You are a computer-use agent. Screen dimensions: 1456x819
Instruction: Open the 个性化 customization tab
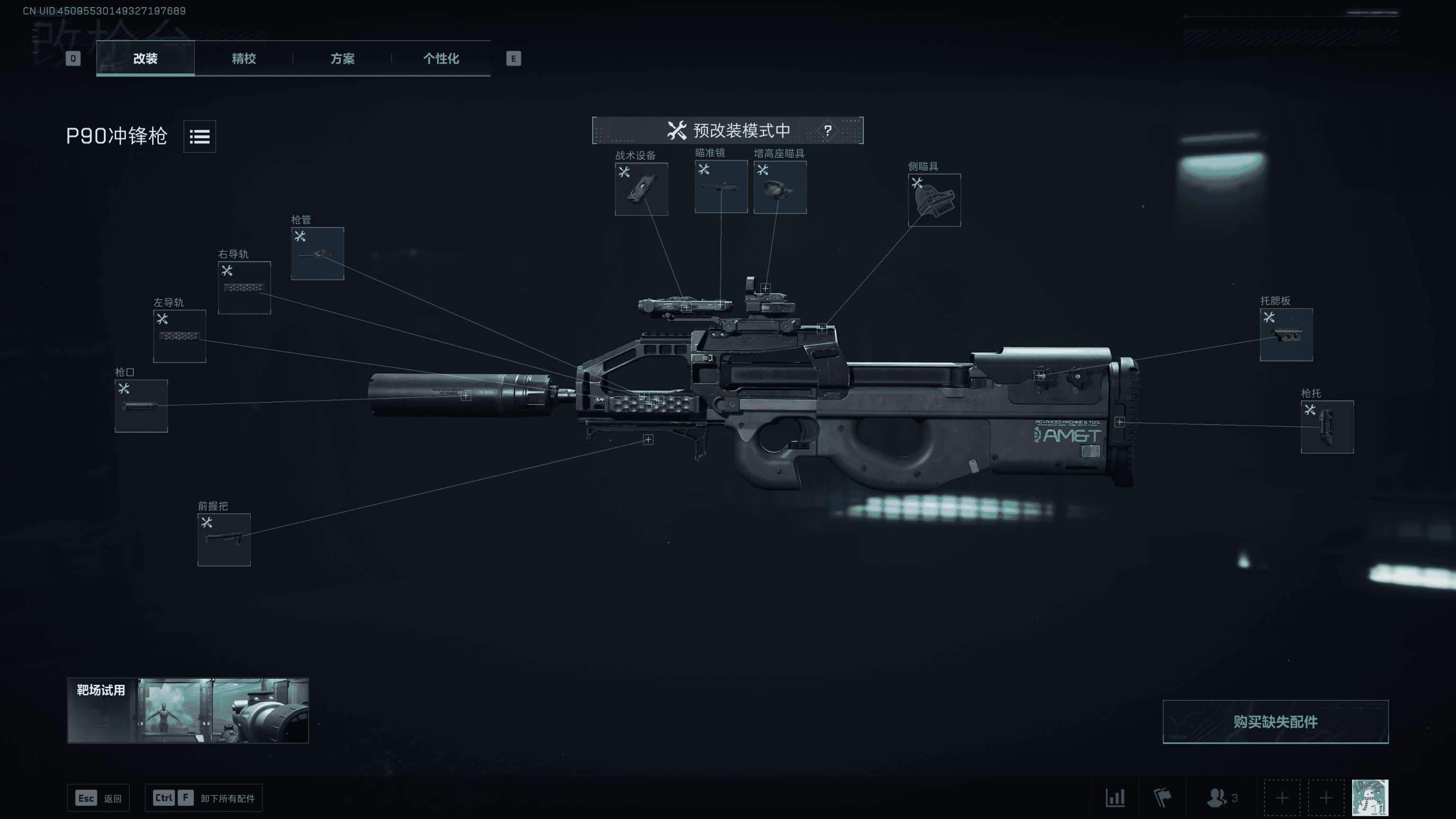441,59
